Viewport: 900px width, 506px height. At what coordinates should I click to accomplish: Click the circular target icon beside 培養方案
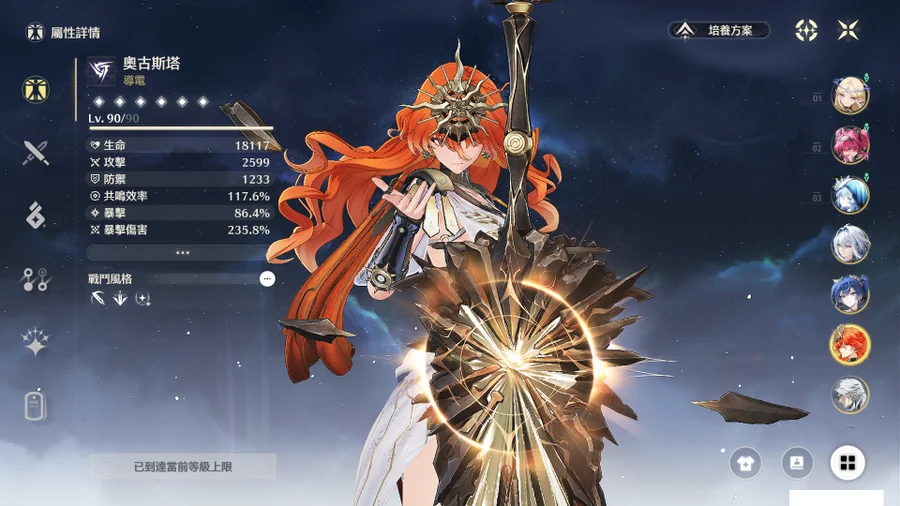point(806,30)
